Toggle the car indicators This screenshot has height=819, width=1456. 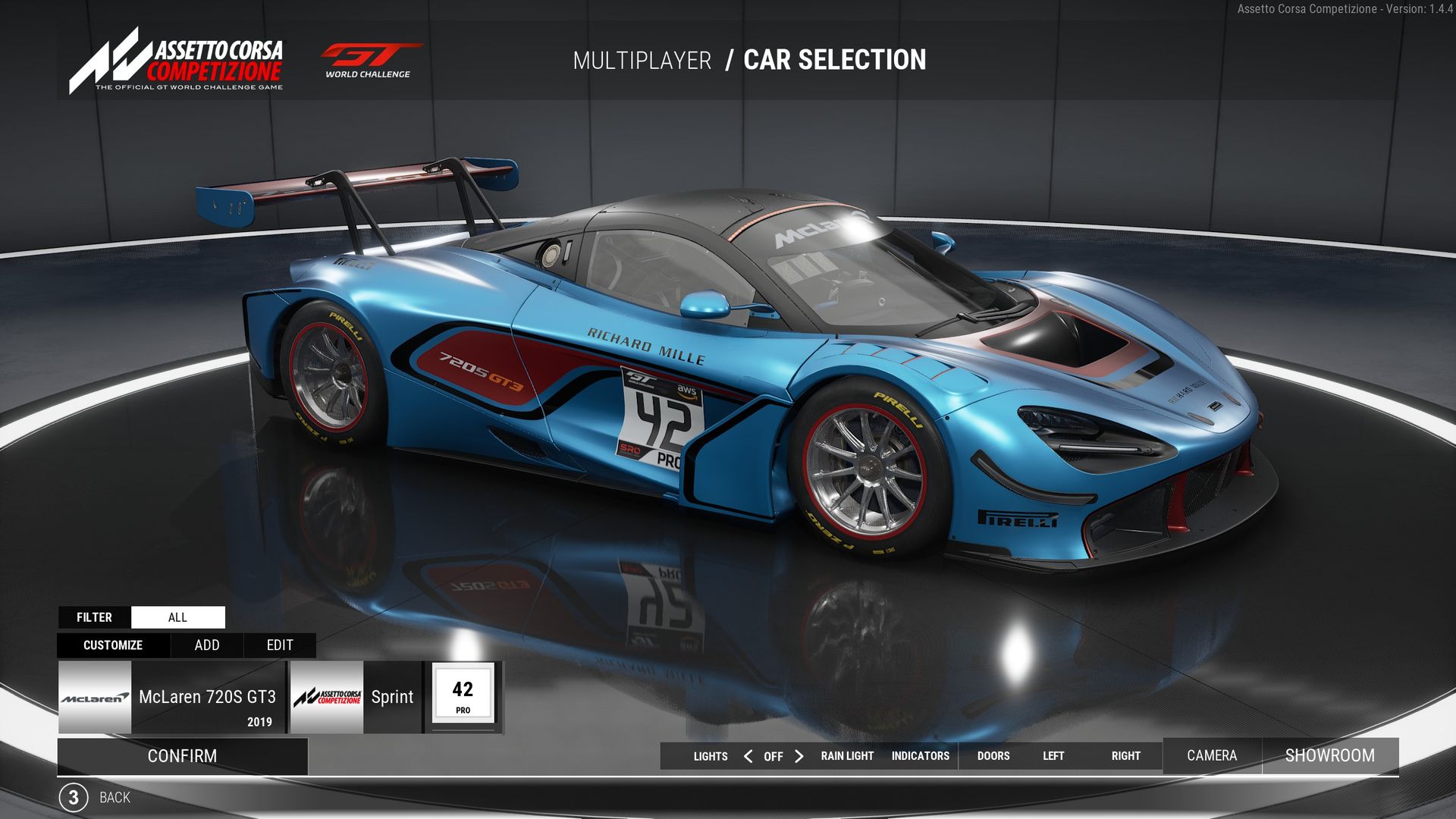click(x=920, y=756)
